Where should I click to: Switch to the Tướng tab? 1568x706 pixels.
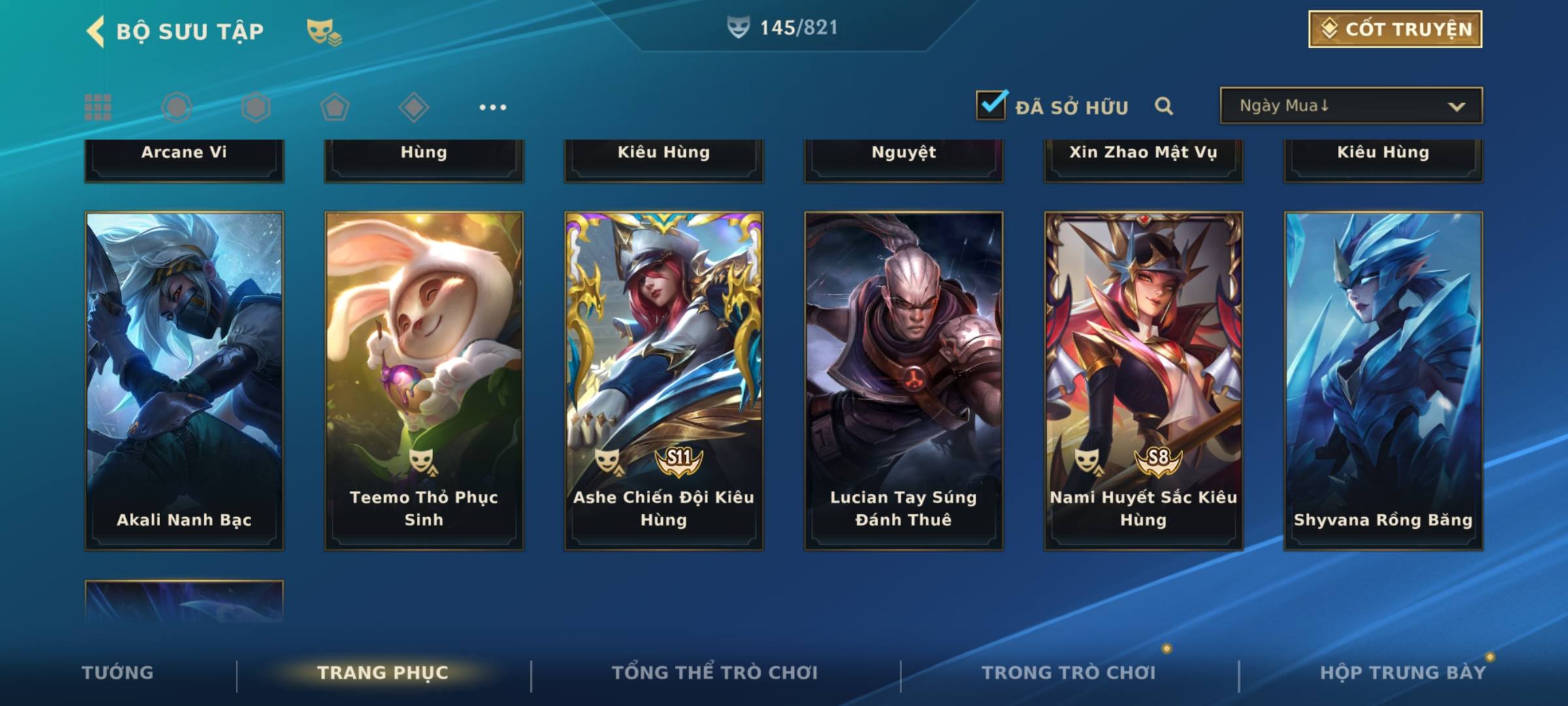(x=118, y=673)
